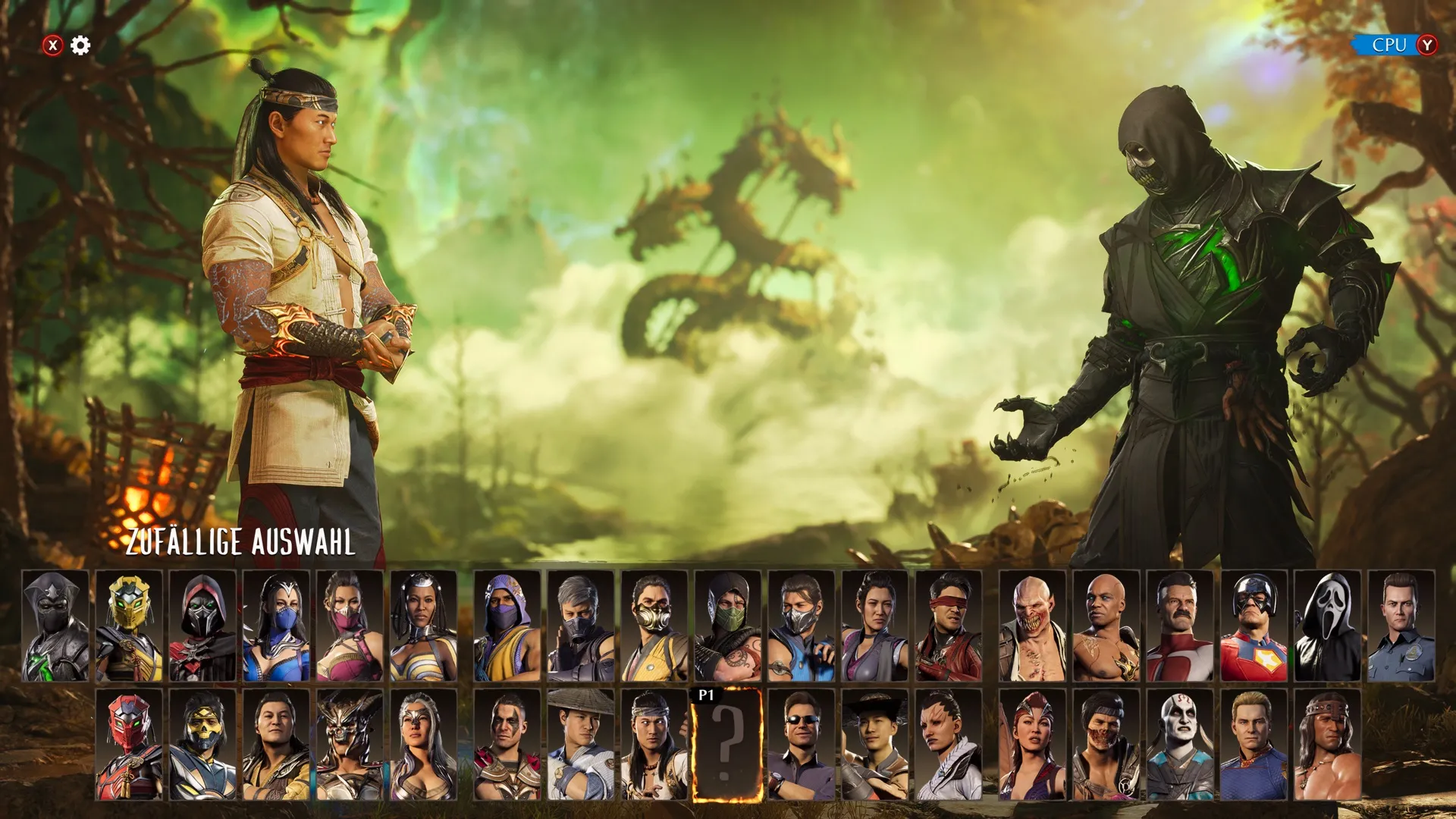Viewport: 1456px width, 819px height.
Task: Select Conan the shirtless barbarian
Action: 1327,745
